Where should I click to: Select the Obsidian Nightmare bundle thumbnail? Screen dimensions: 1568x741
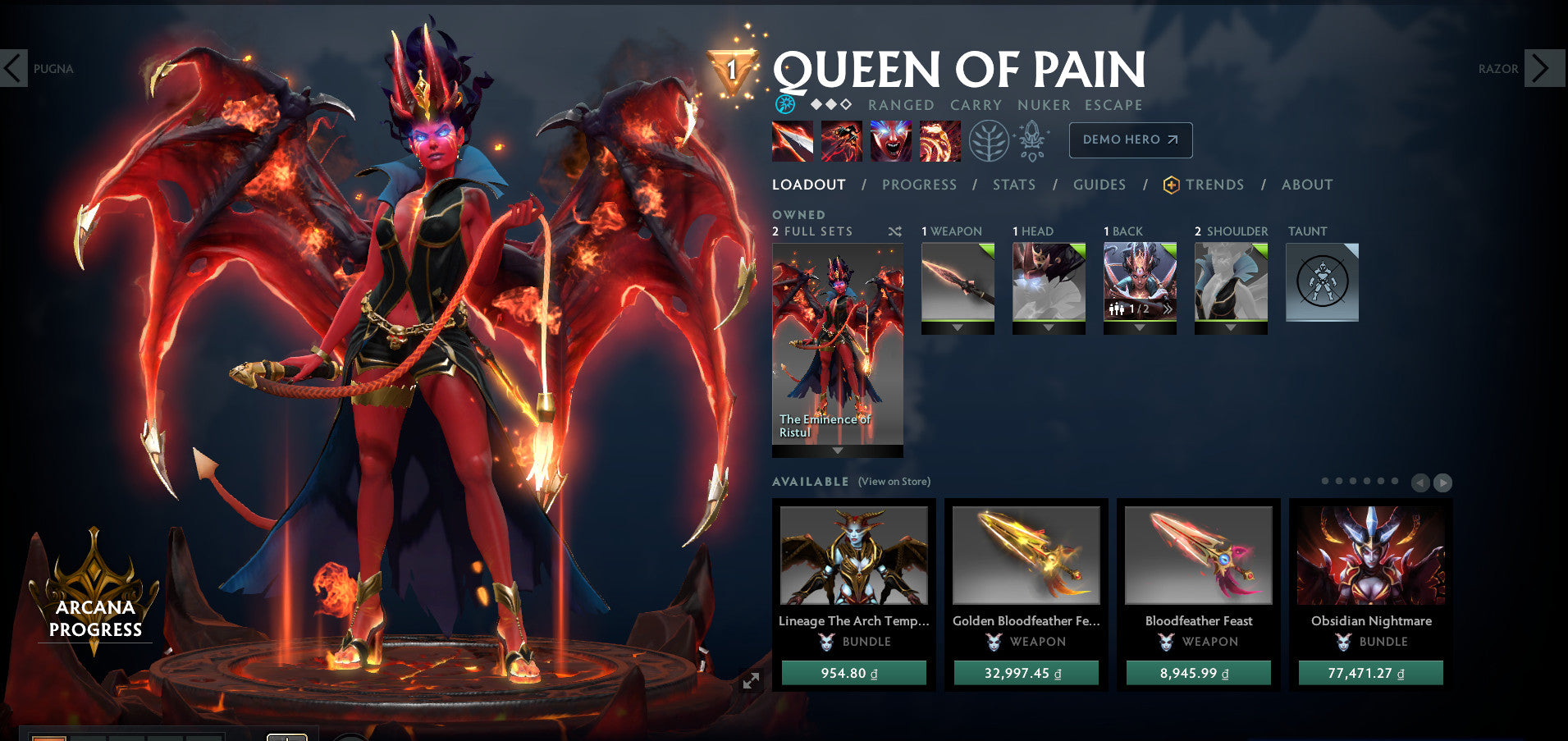1371,555
